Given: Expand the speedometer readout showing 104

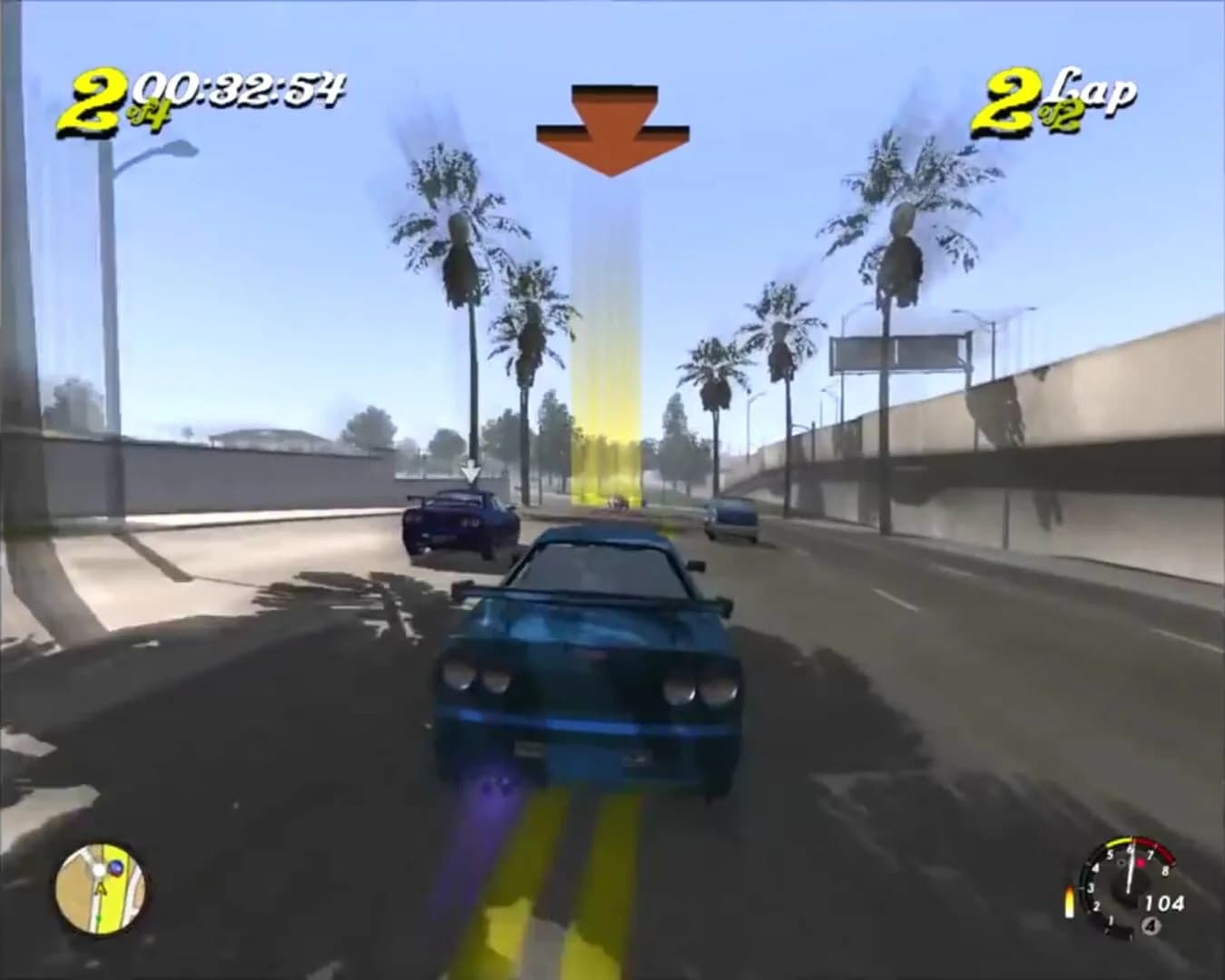Looking at the screenshot, I should pos(1165,902).
